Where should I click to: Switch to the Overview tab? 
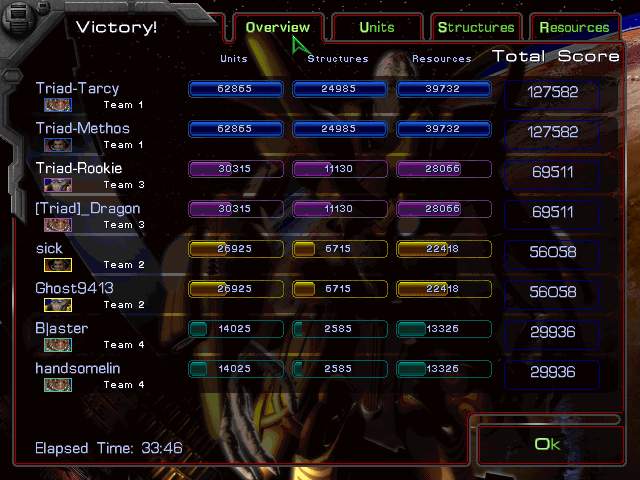click(277, 27)
